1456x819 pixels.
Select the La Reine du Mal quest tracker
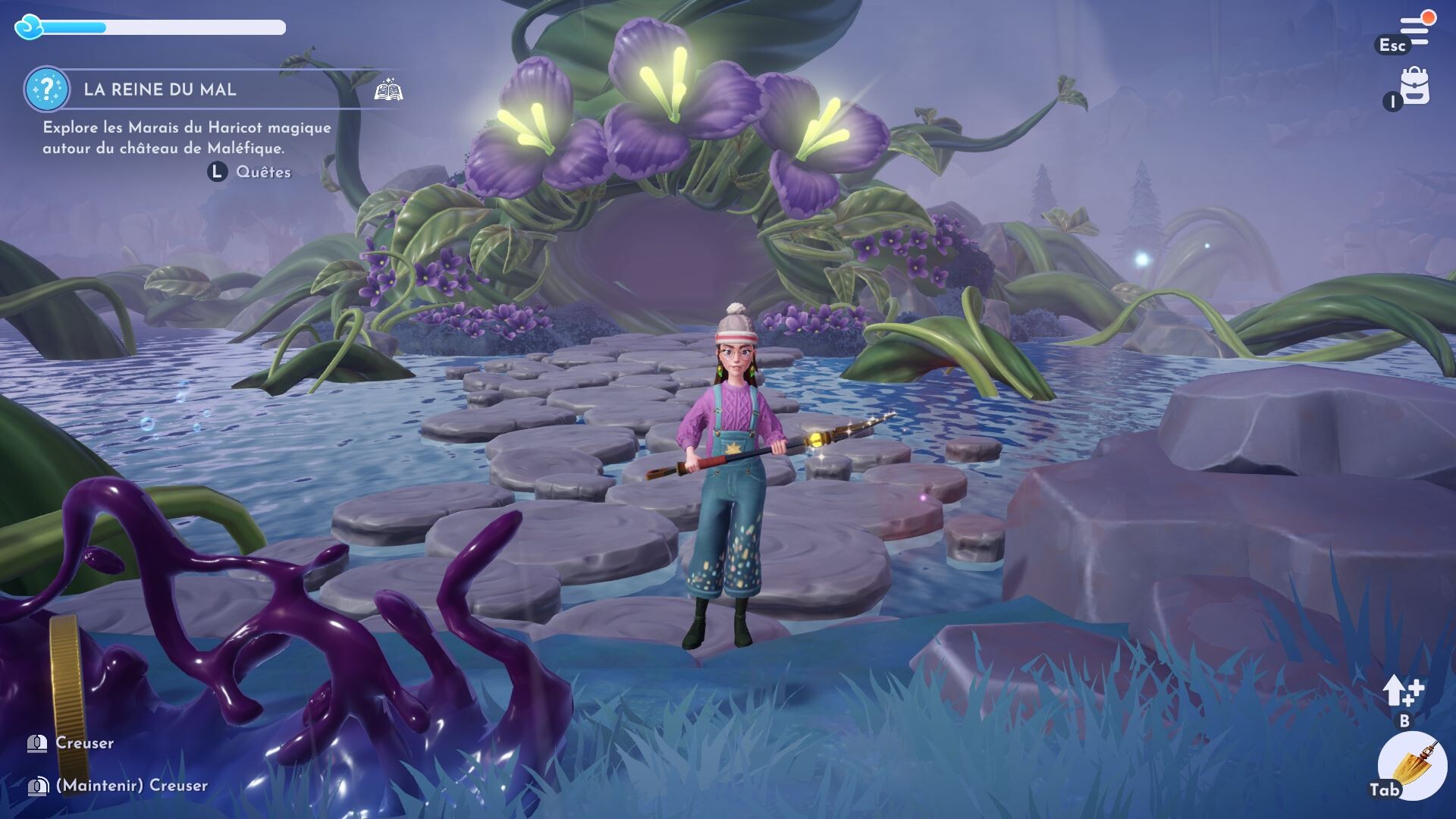[x=160, y=89]
